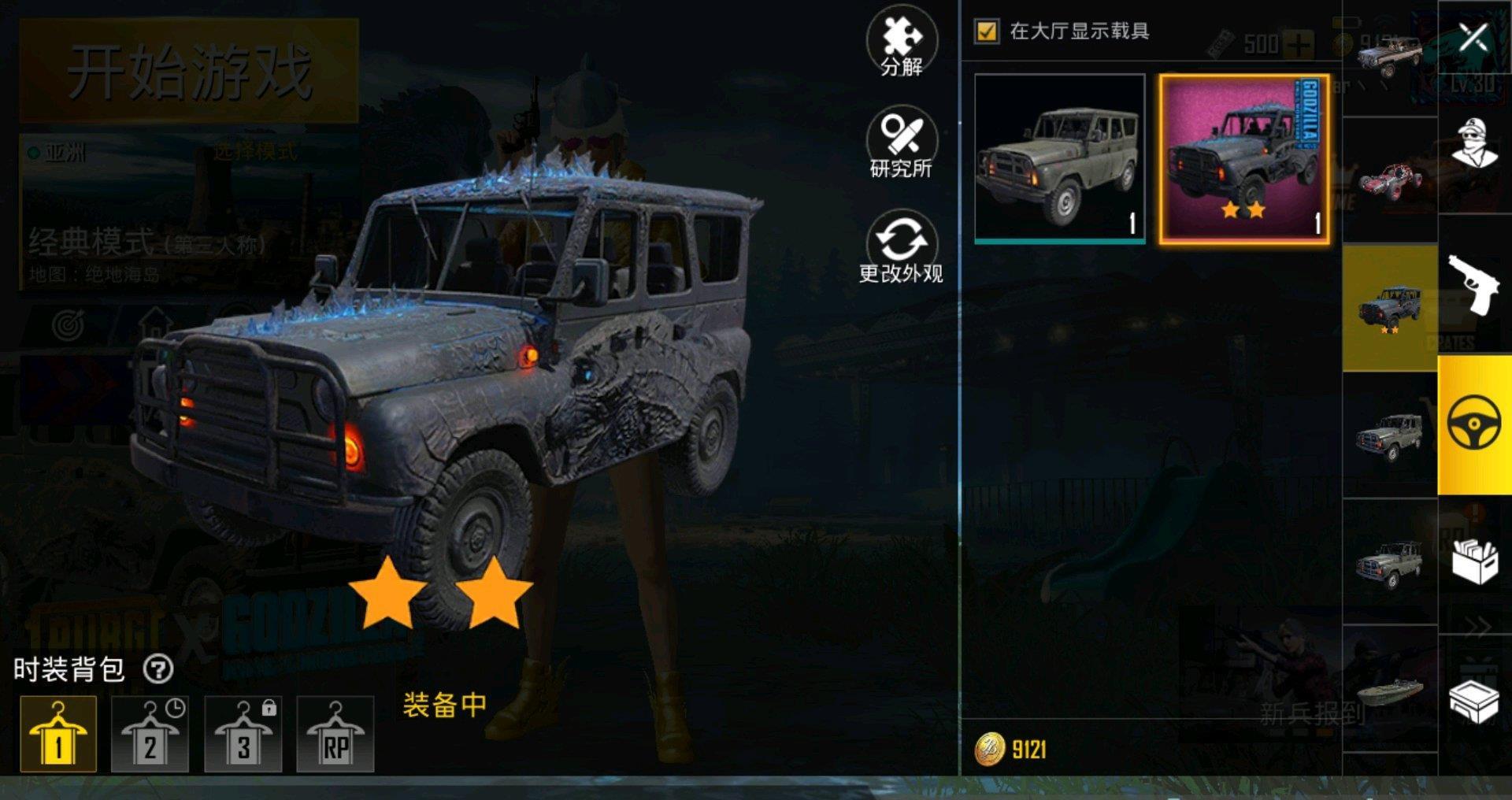
Task: Click the 更改外观 change appearance button
Action: pyautogui.click(x=902, y=248)
